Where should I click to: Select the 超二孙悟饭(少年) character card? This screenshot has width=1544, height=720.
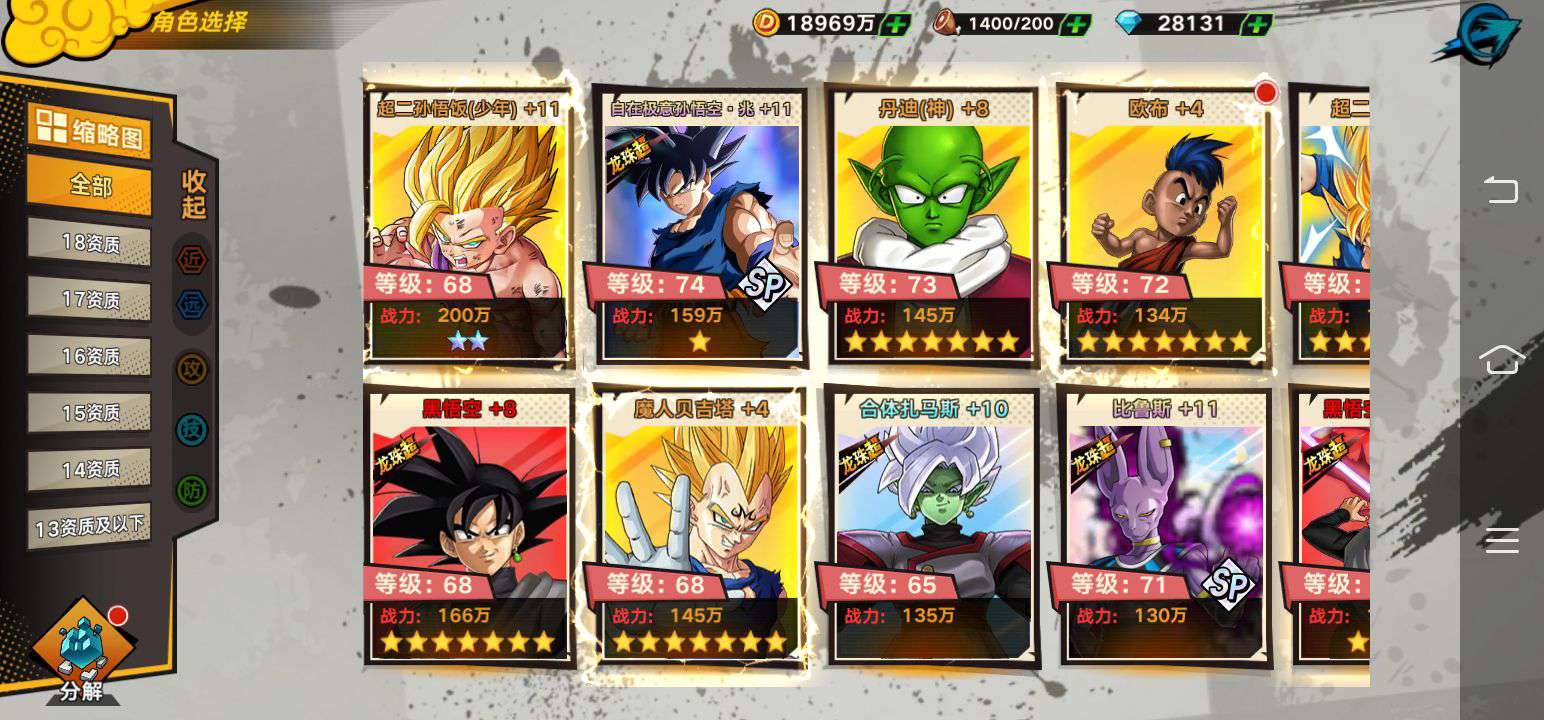click(x=468, y=225)
